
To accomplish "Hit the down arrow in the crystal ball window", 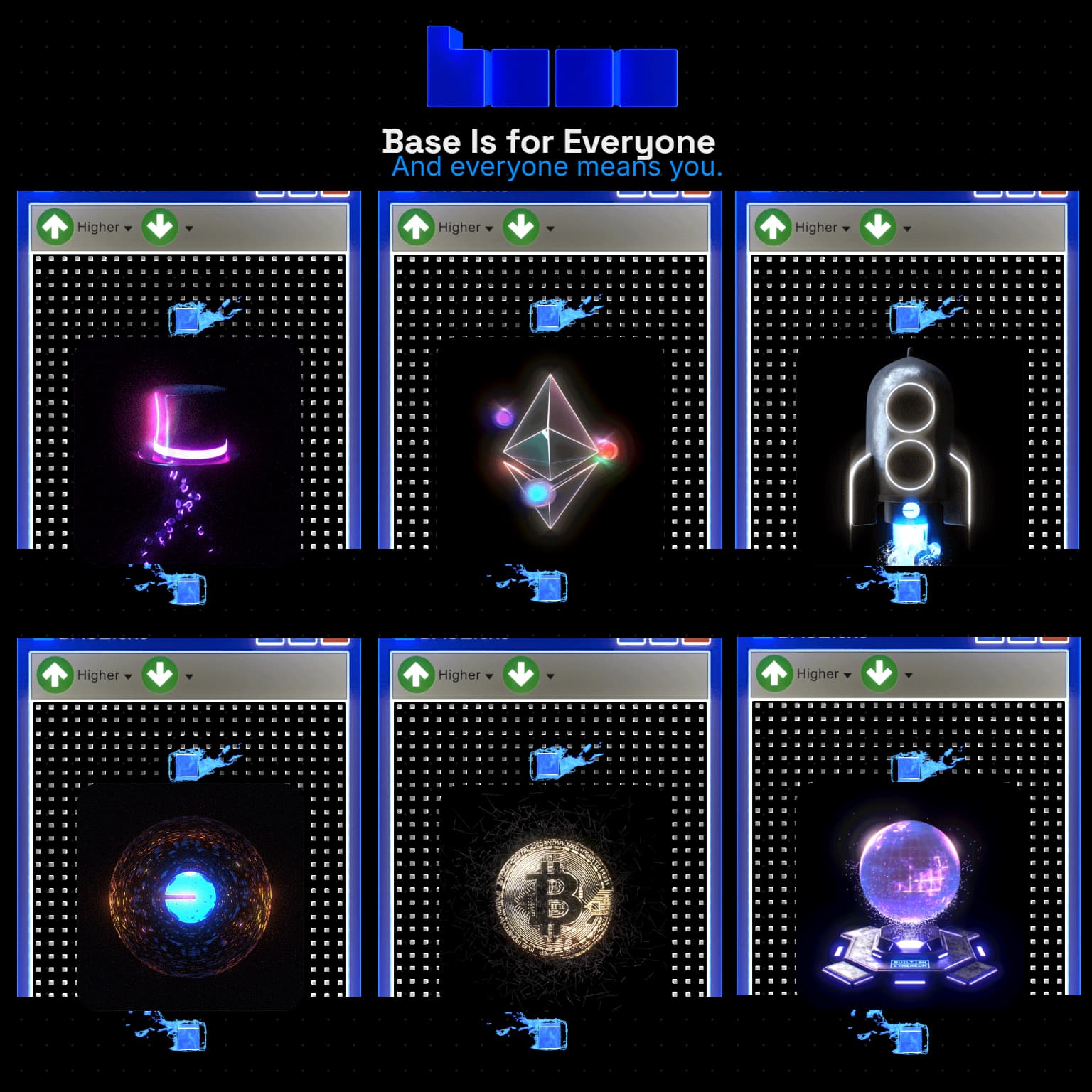I will (879, 674).
